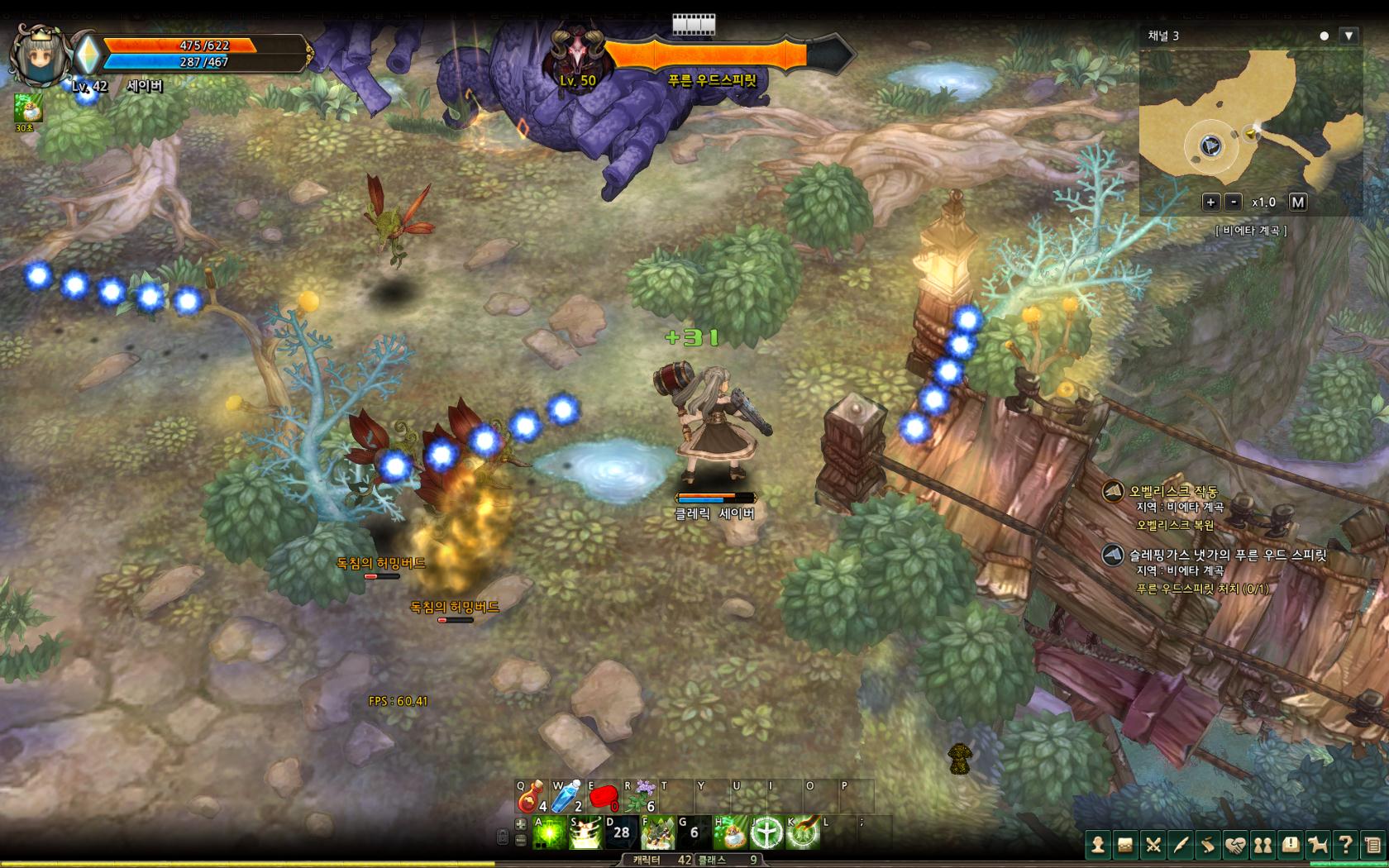Screen dimensions: 1389x868
Task: Open the crossed swords menu
Action: click(1153, 845)
